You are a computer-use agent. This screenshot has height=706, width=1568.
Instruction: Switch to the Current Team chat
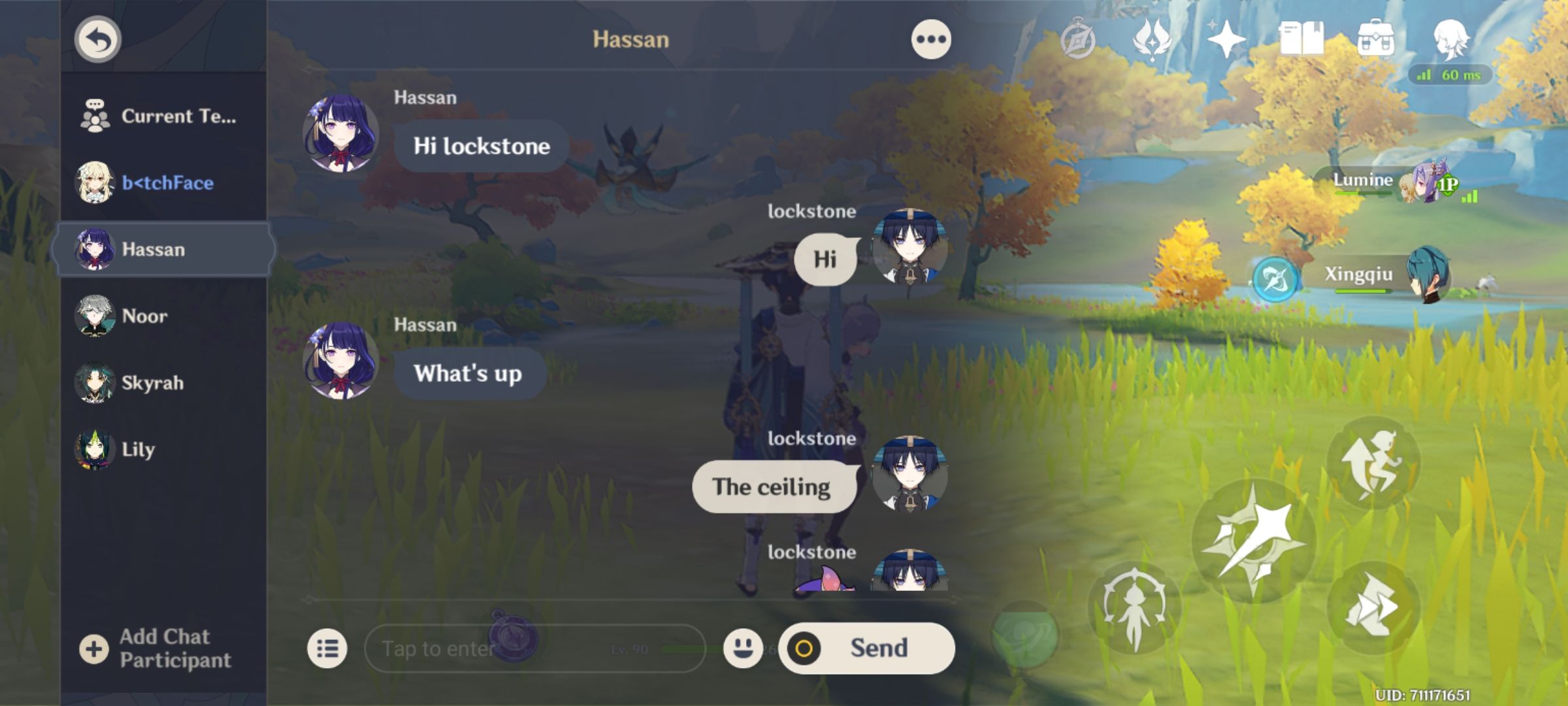[161, 116]
